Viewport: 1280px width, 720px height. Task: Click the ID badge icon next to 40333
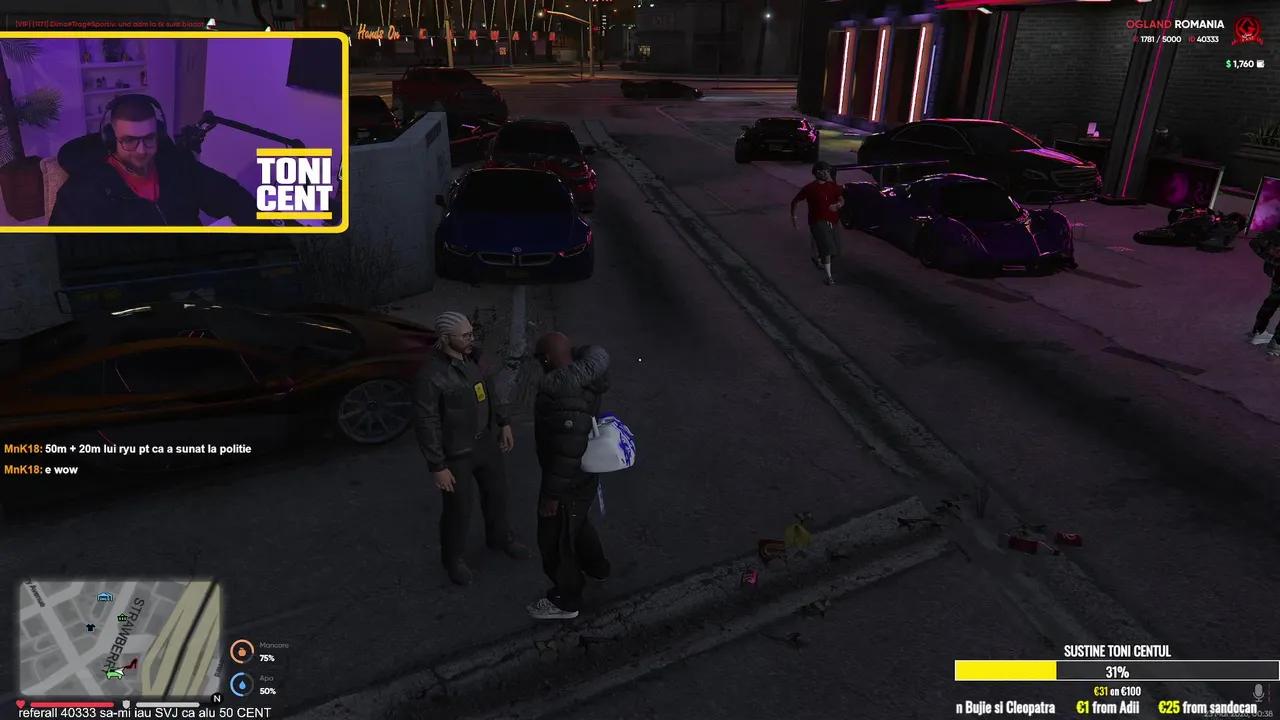[x=1191, y=39]
